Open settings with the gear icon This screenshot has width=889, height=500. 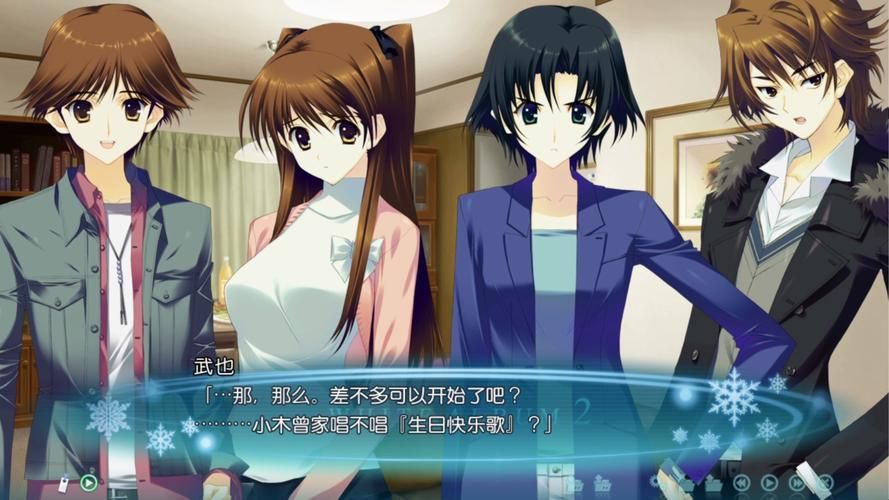click(655, 481)
